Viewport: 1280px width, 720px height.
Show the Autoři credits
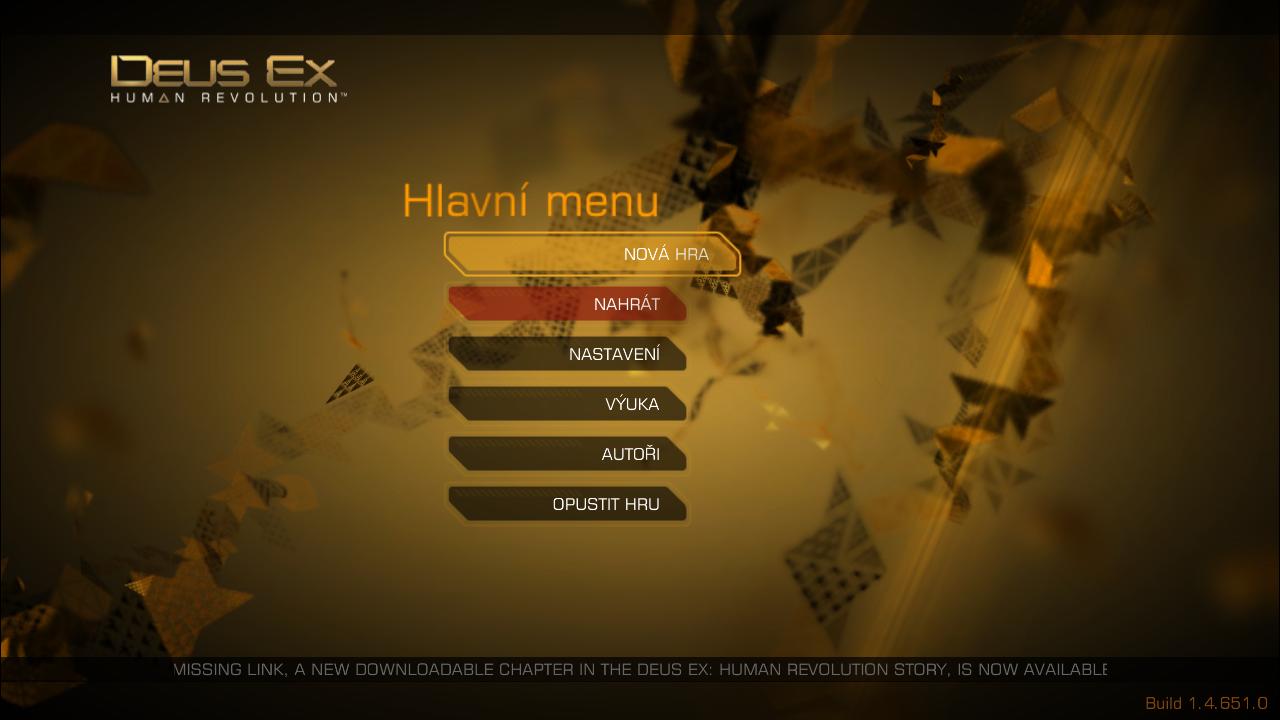coord(567,454)
